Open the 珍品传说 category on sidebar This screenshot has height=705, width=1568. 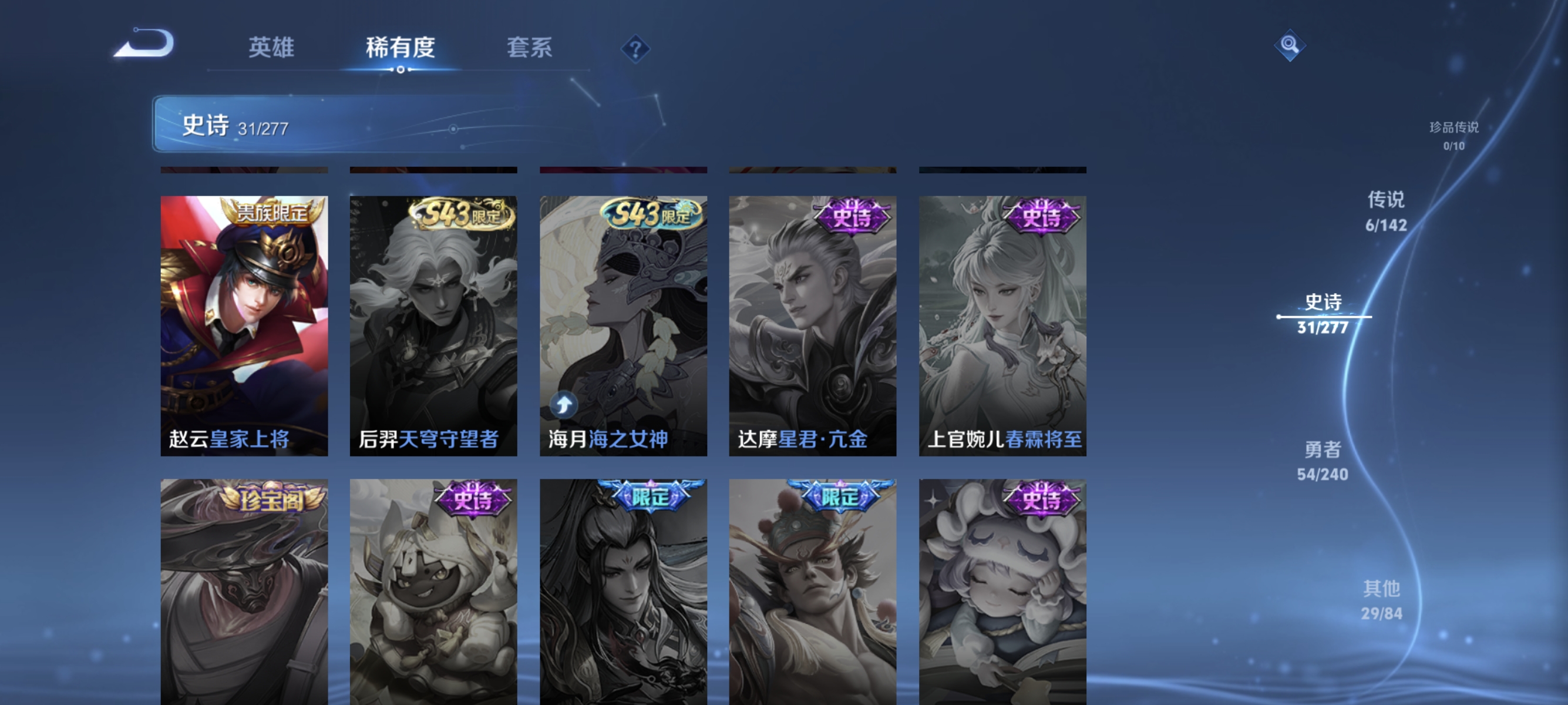1455,135
